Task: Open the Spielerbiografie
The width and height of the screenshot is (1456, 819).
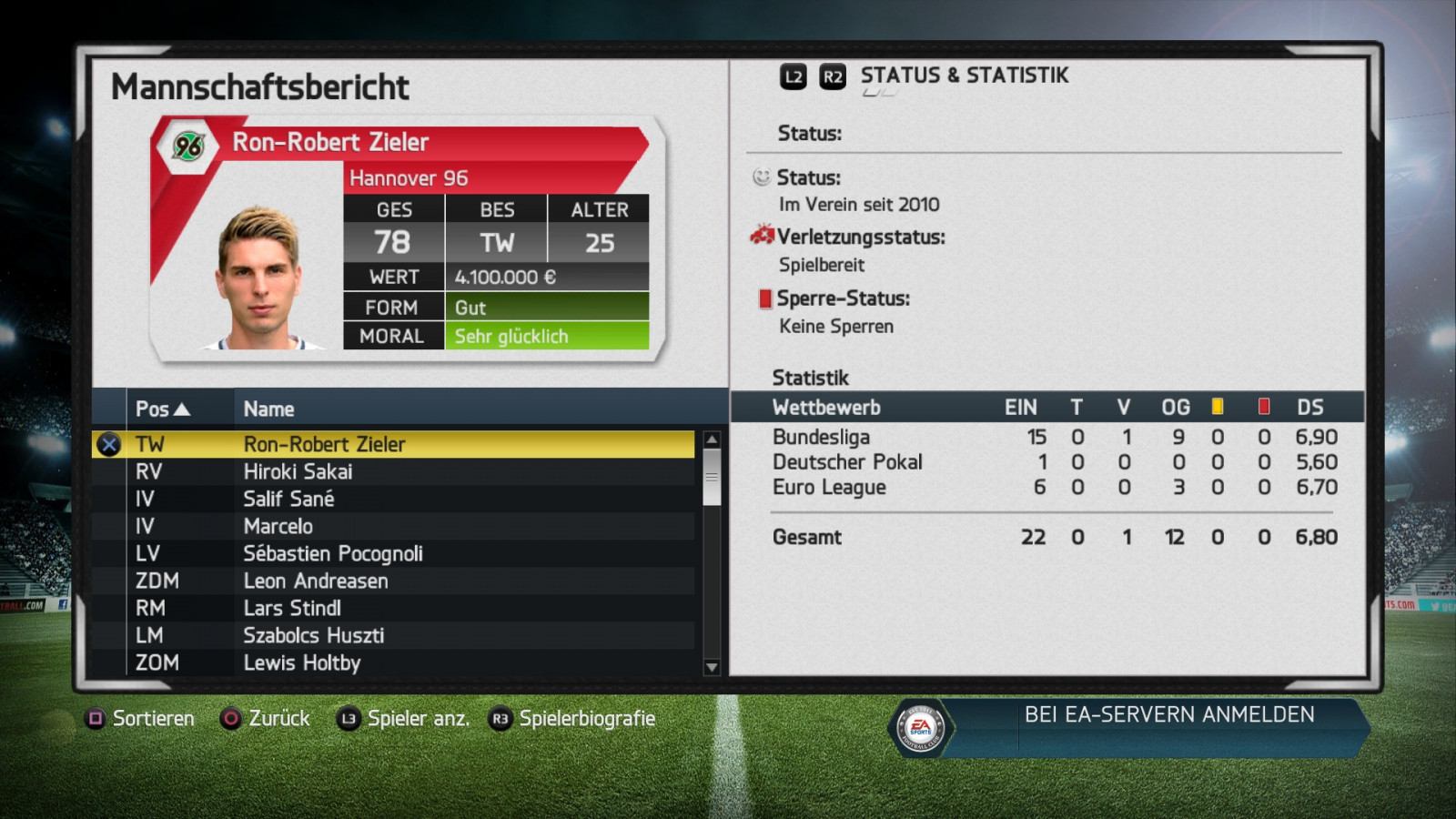Action: point(572,718)
